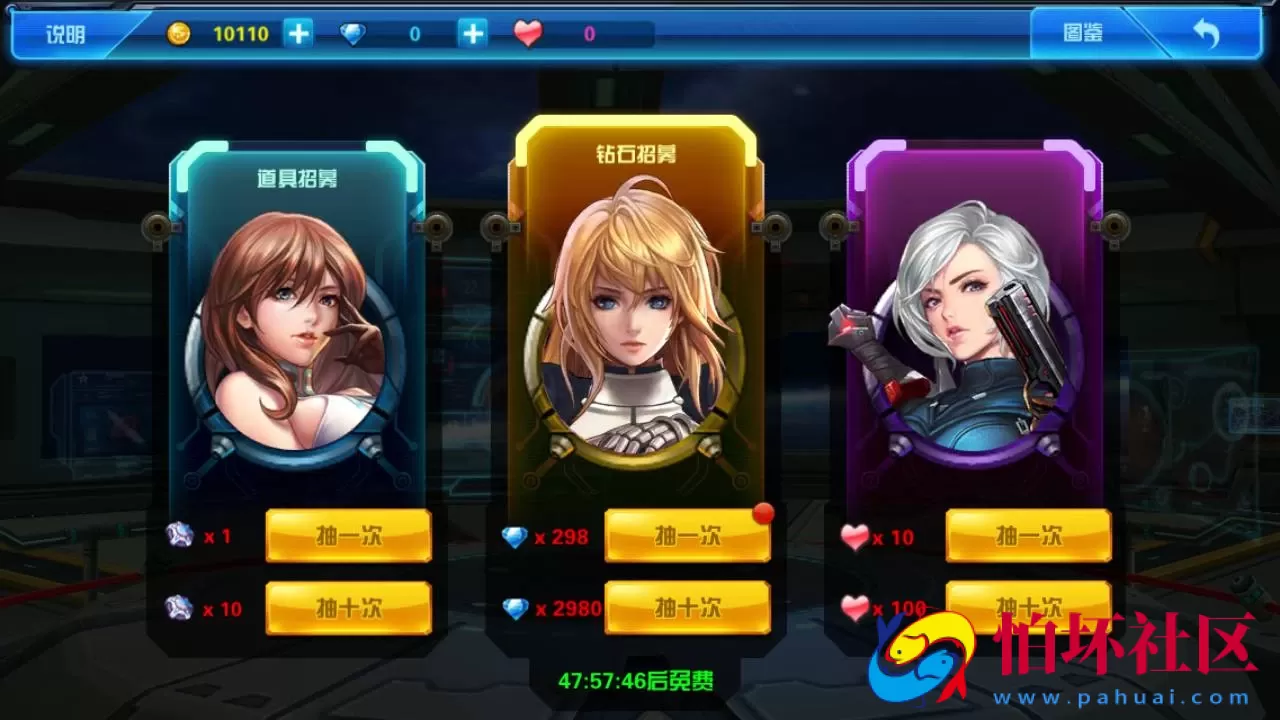Click the red notification dot on diamond draw button
Image resolution: width=1280 pixels, height=720 pixels.
click(763, 513)
